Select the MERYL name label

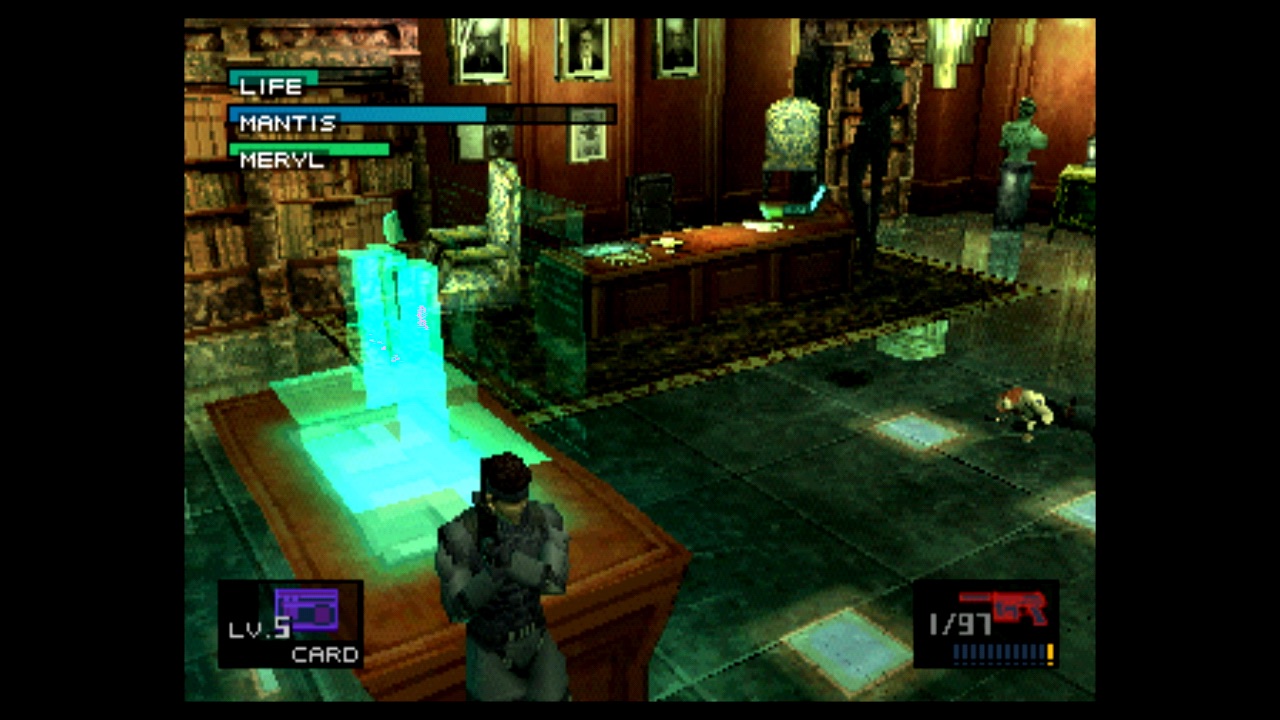point(280,160)
